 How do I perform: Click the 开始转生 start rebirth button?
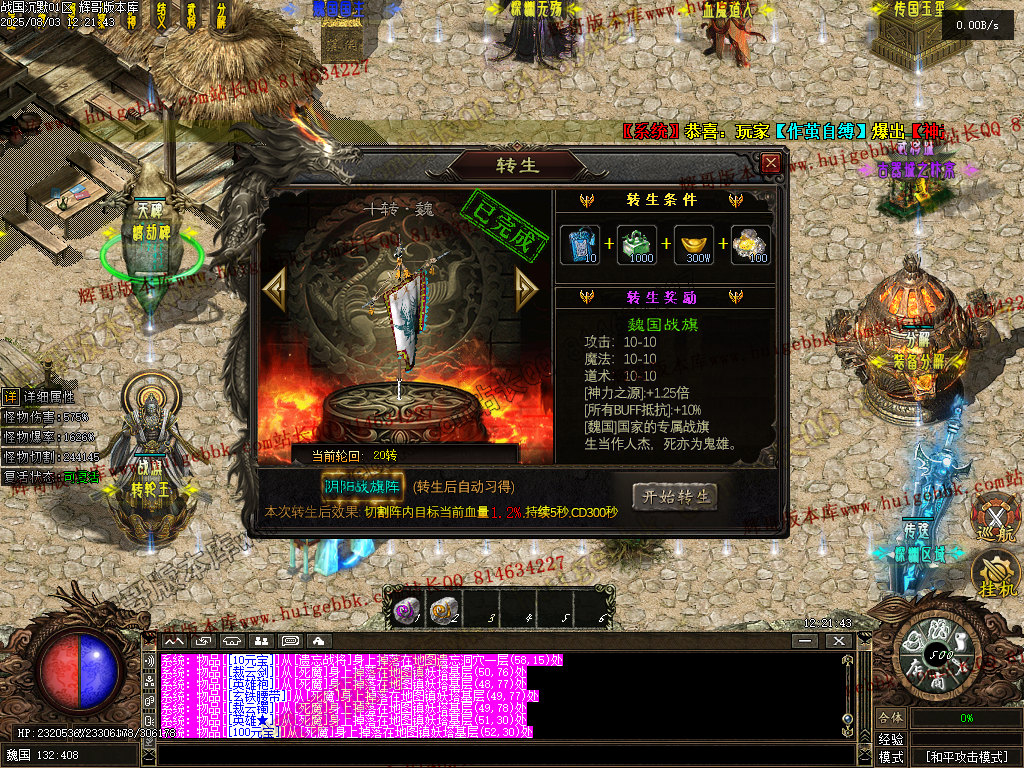674,496
